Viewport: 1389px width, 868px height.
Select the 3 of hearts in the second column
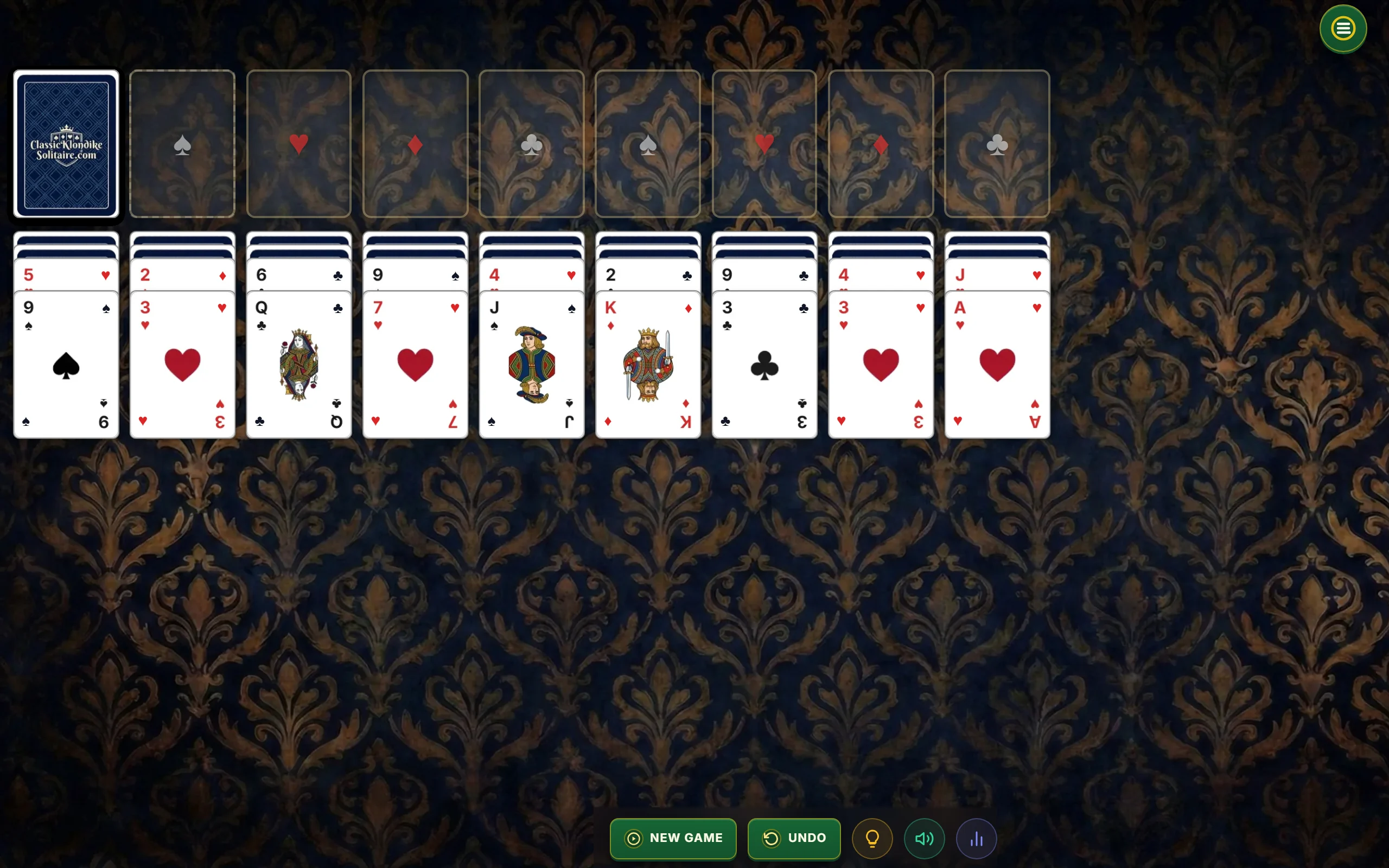pyautogui.click(x=182, y=365)
